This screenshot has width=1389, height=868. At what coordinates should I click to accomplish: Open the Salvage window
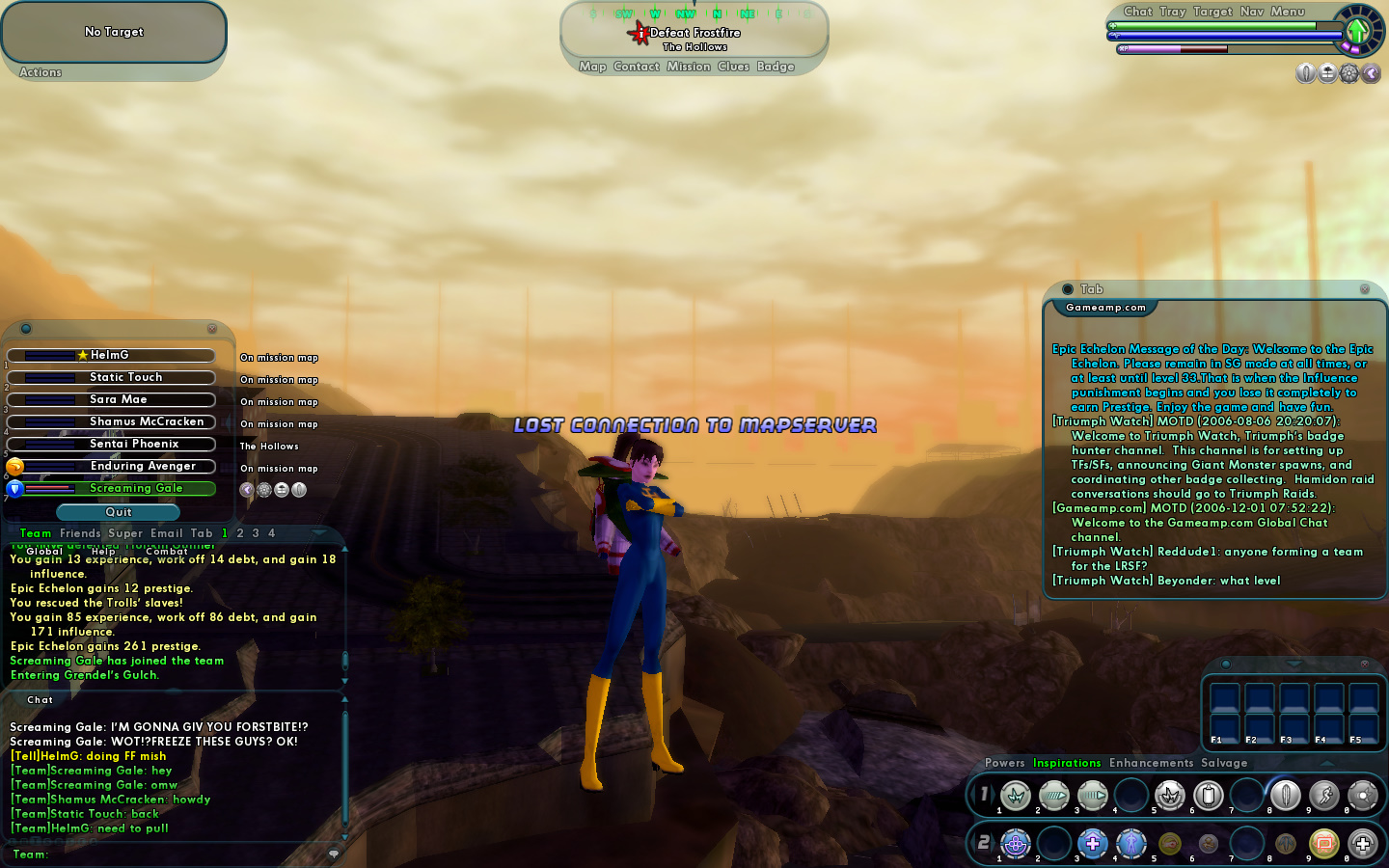(x=1224, y=763)
